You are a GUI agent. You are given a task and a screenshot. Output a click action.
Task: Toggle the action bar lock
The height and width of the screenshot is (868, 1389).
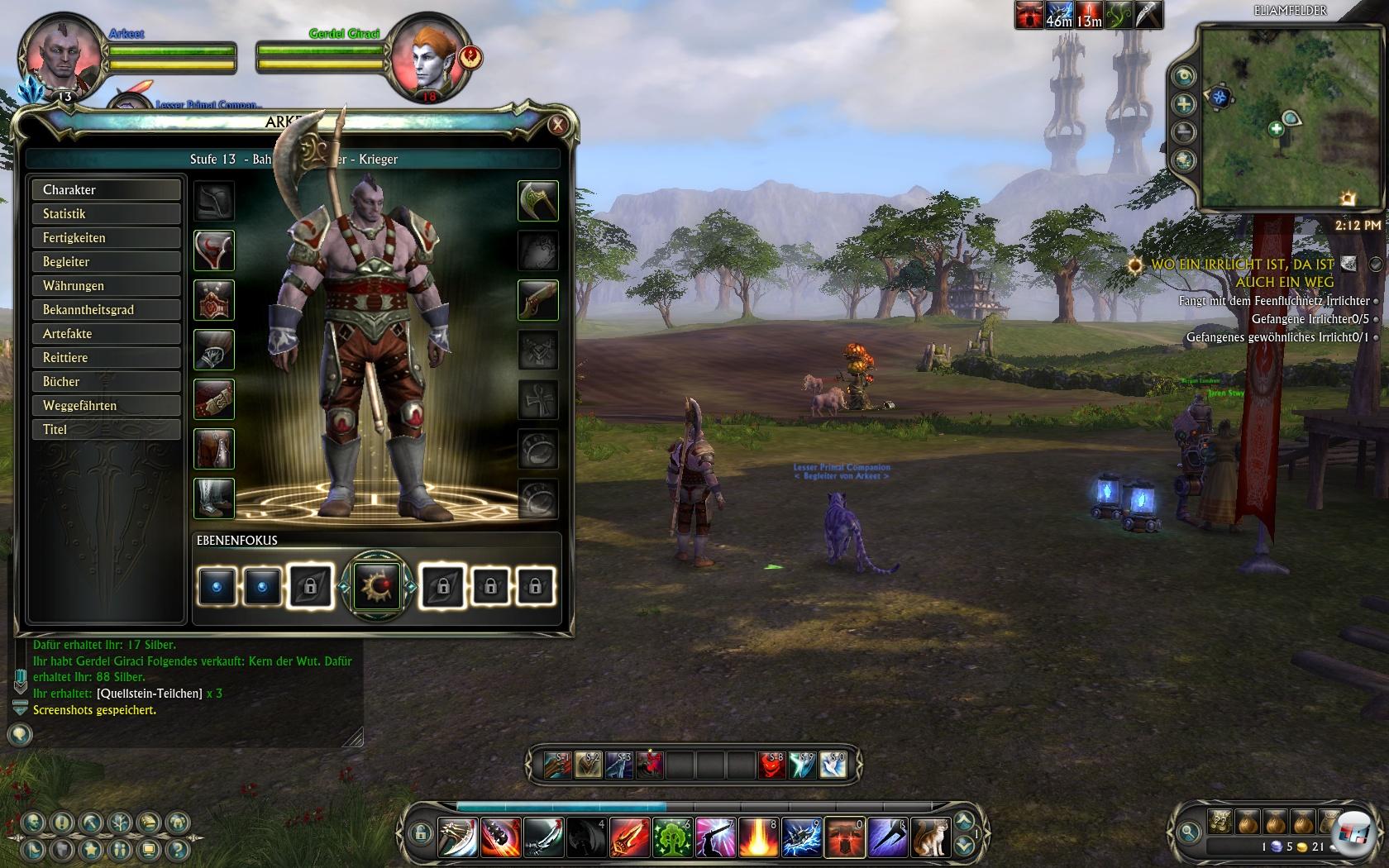[x=420, y=832]
